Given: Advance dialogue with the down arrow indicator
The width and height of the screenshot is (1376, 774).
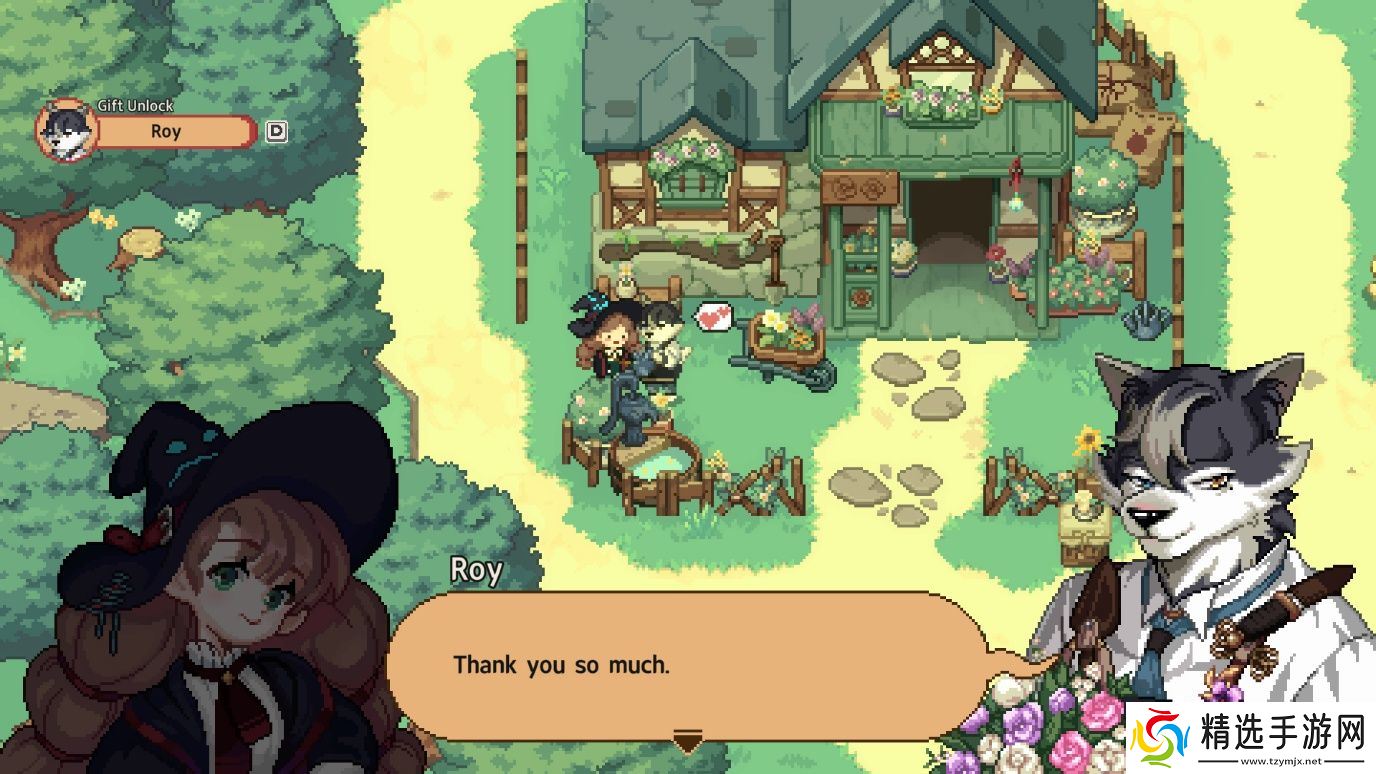Looking at the screenshot, I should (x=687, y=741).
